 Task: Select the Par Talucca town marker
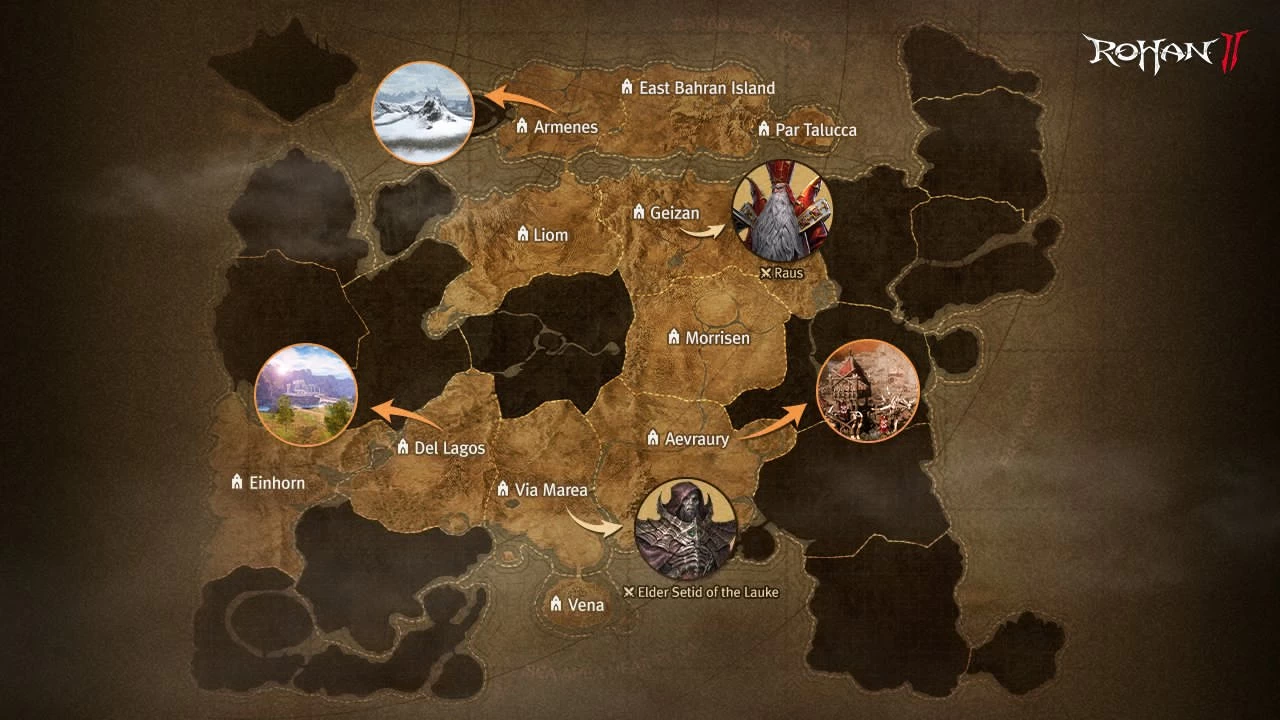point(764,130)
